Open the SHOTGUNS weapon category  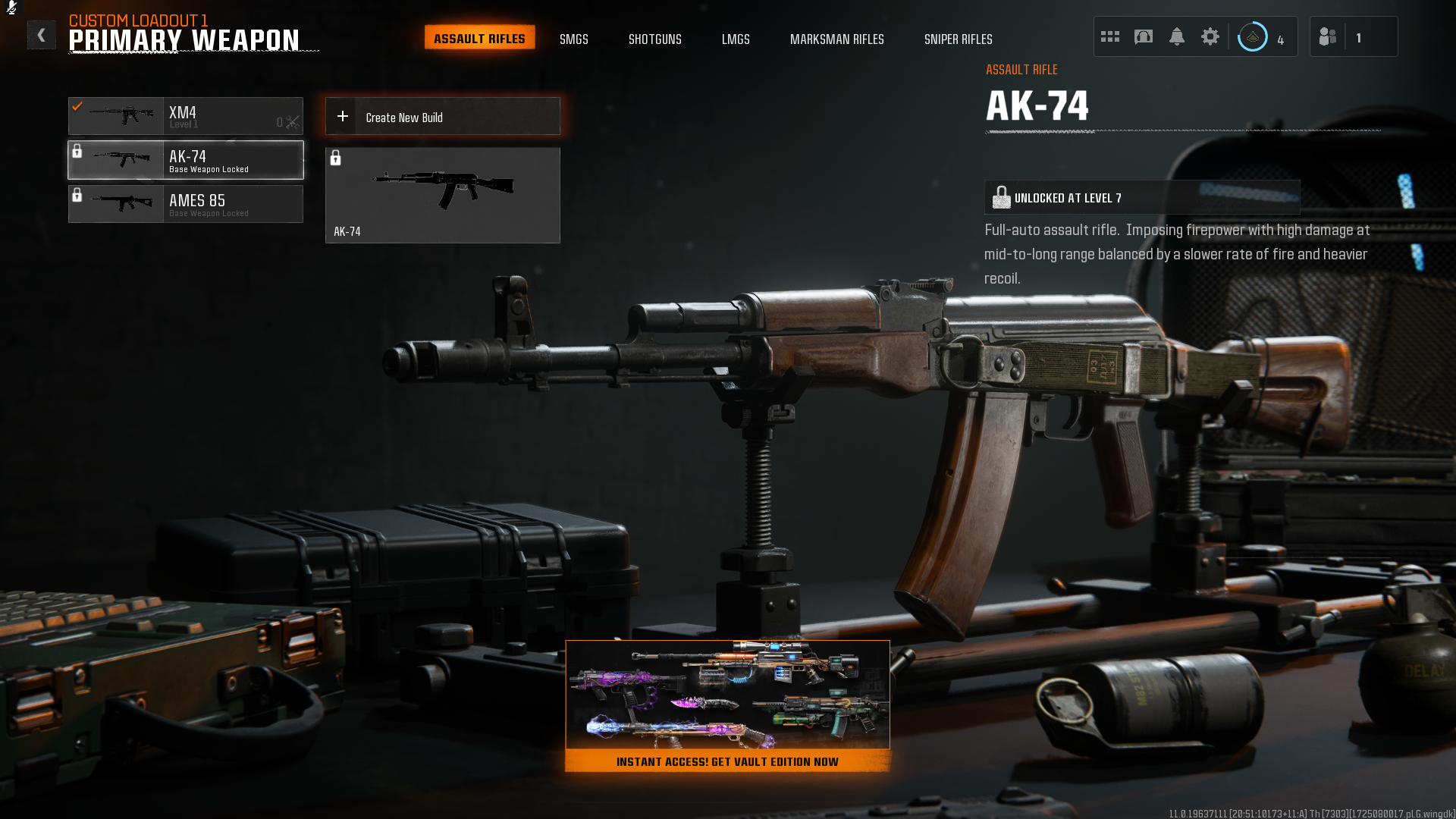pos(654,39)
